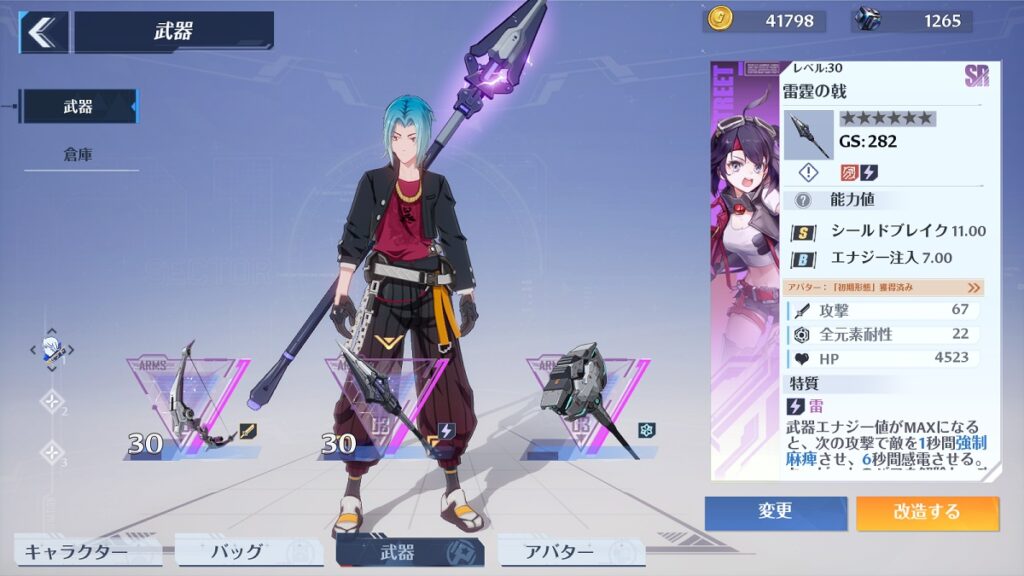1024x576 pixels.
Task: Click the dark cube currency icon
Action: coord(867,19)
